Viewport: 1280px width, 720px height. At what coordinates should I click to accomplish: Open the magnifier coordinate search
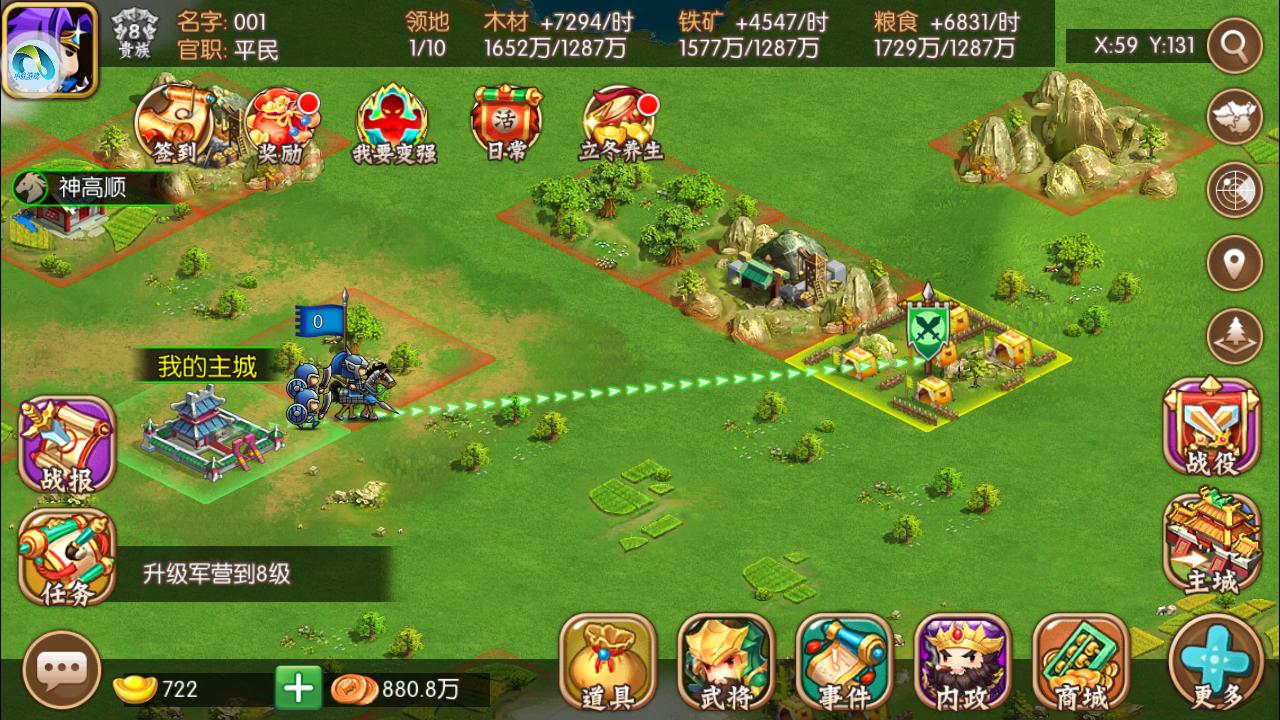[x=1234, y=45]
